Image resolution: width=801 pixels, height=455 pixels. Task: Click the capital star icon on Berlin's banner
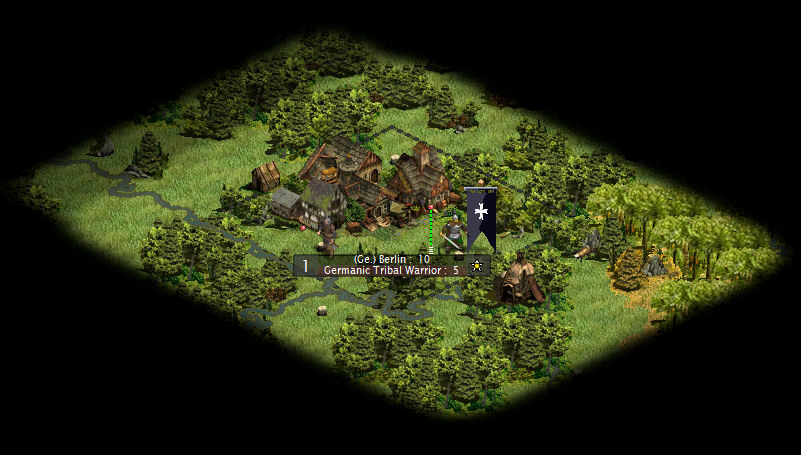[477, 266]
